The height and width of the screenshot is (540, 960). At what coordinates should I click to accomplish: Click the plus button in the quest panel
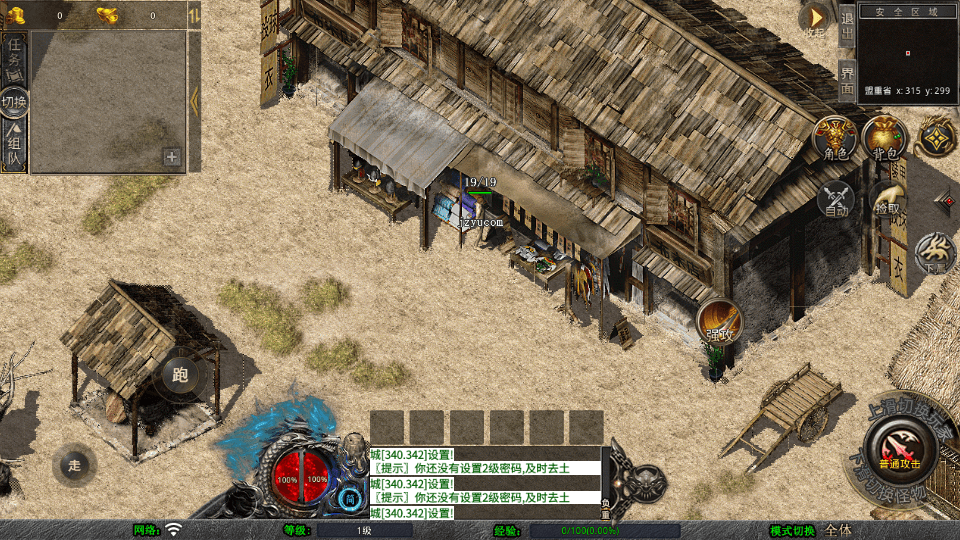click(172, 157)
